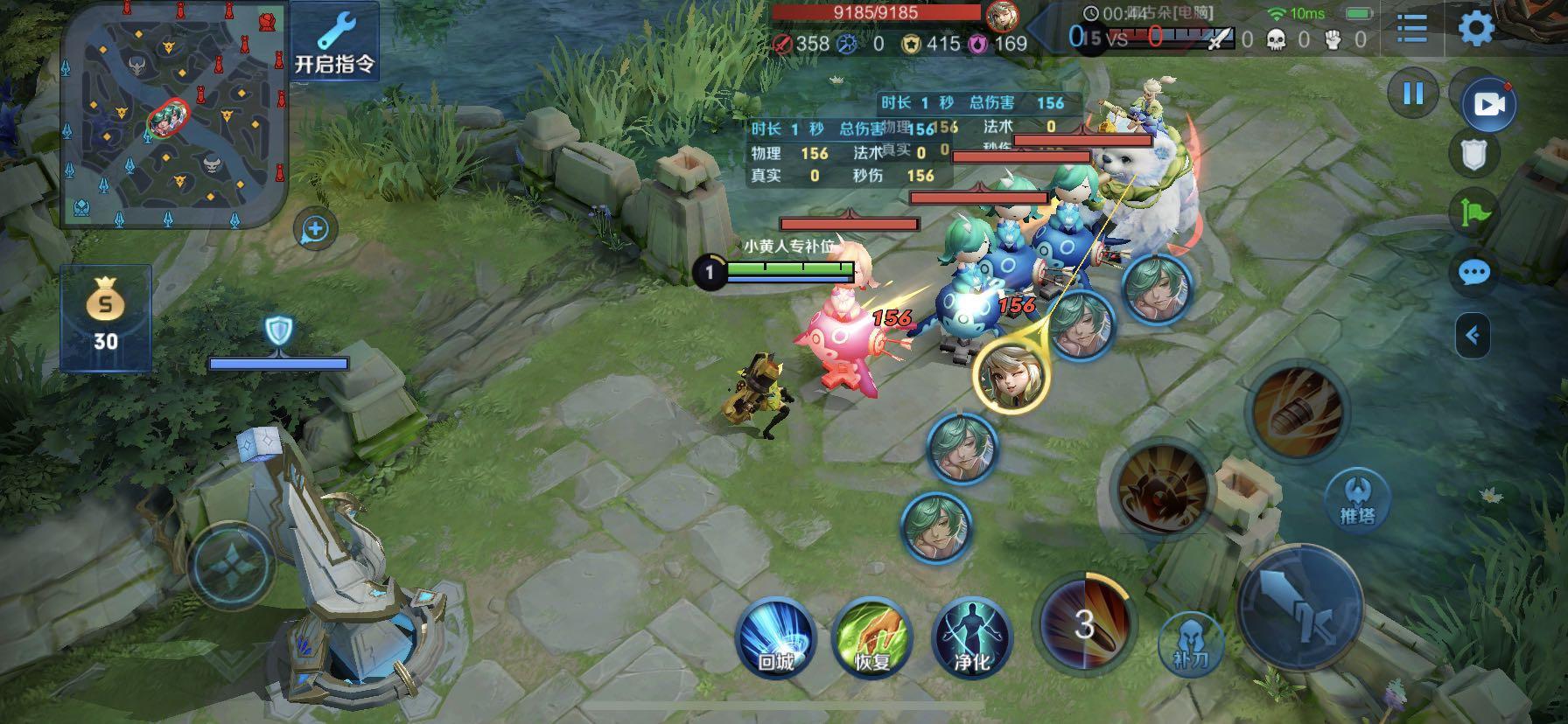This screenshot has width=1568, height=724.
Task: Tap the magnifier plus zoom button
Action: pos(315,230)
